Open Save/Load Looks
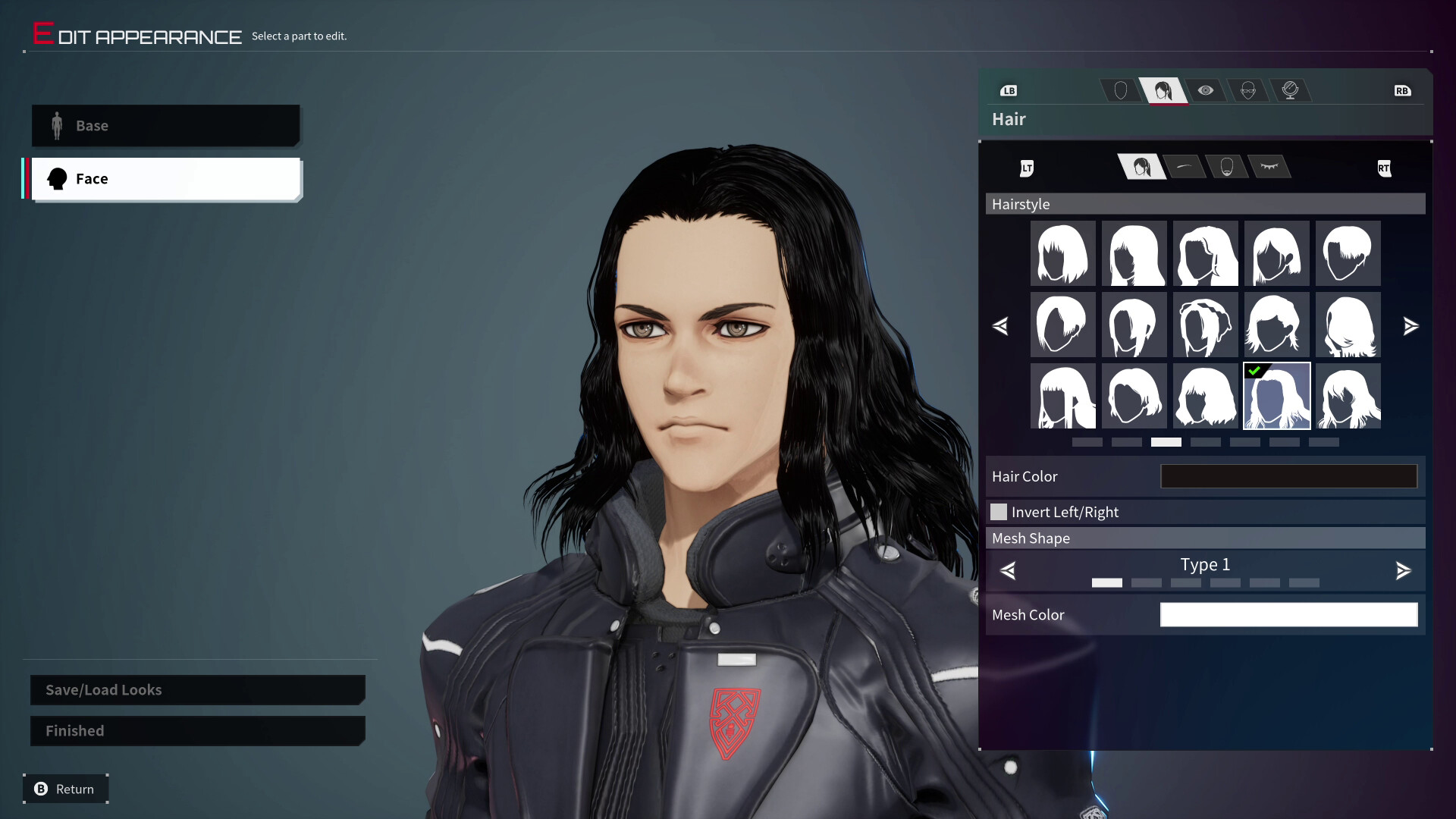1456x819 pixels. pos(197,690)
